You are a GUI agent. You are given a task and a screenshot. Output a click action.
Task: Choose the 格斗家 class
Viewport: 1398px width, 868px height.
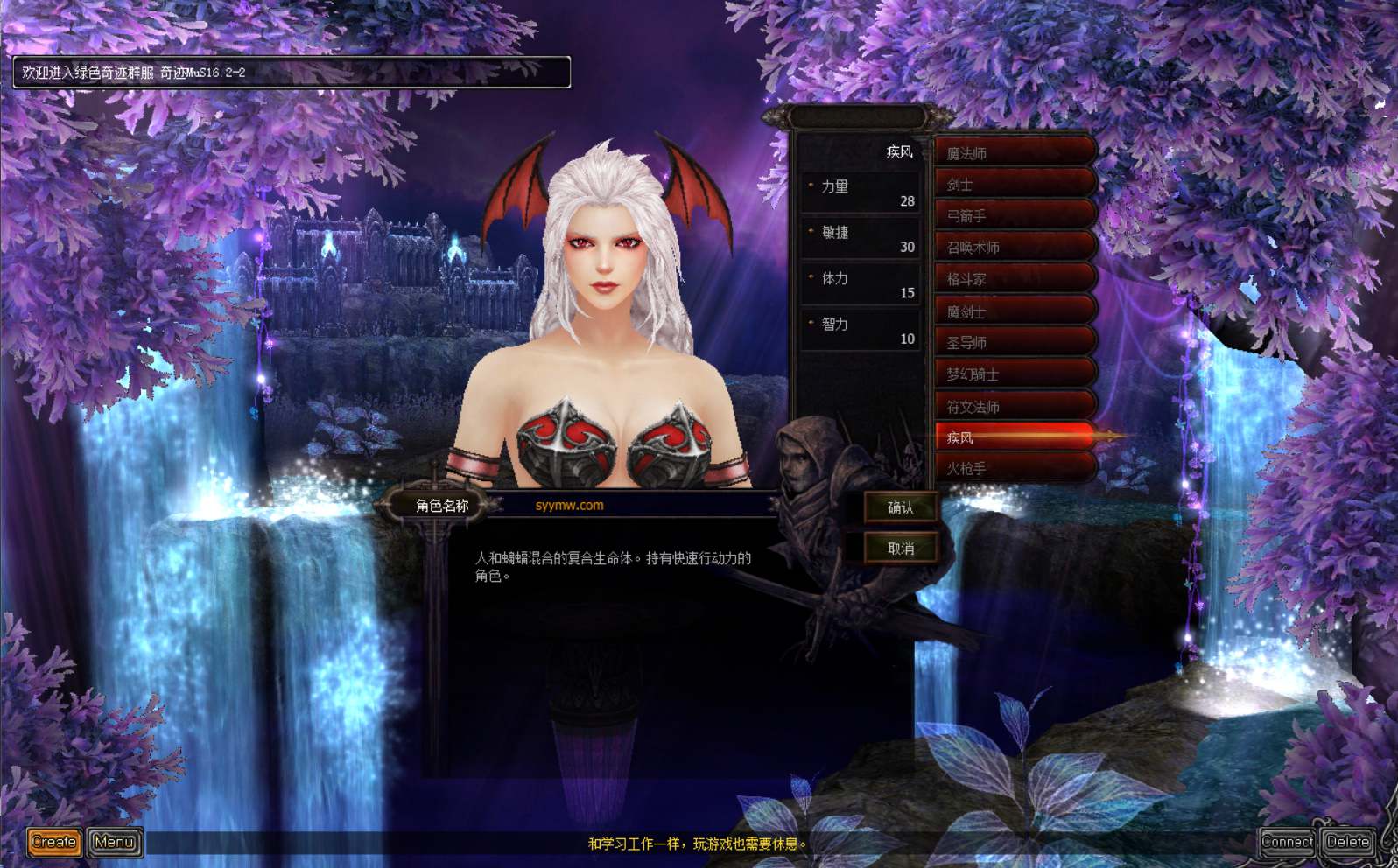tap(1014, 279)
